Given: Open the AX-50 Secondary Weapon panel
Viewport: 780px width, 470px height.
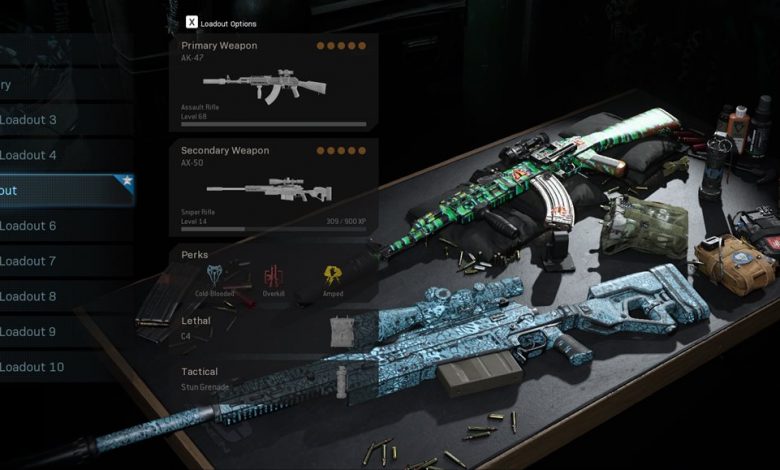Looking at the screenshot, I should (x=274, y=187).
